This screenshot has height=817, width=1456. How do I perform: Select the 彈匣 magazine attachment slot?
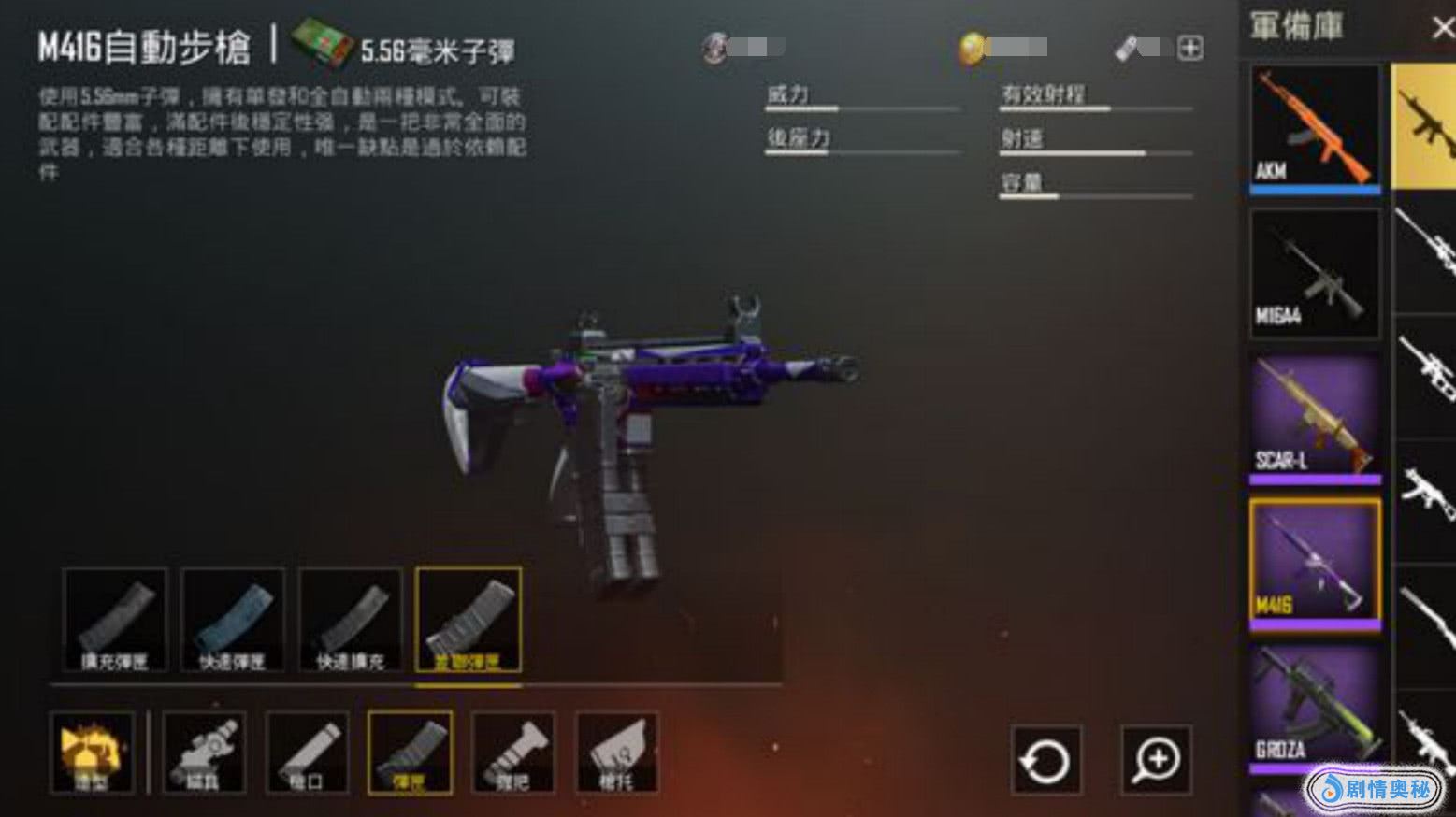(410, 752)
